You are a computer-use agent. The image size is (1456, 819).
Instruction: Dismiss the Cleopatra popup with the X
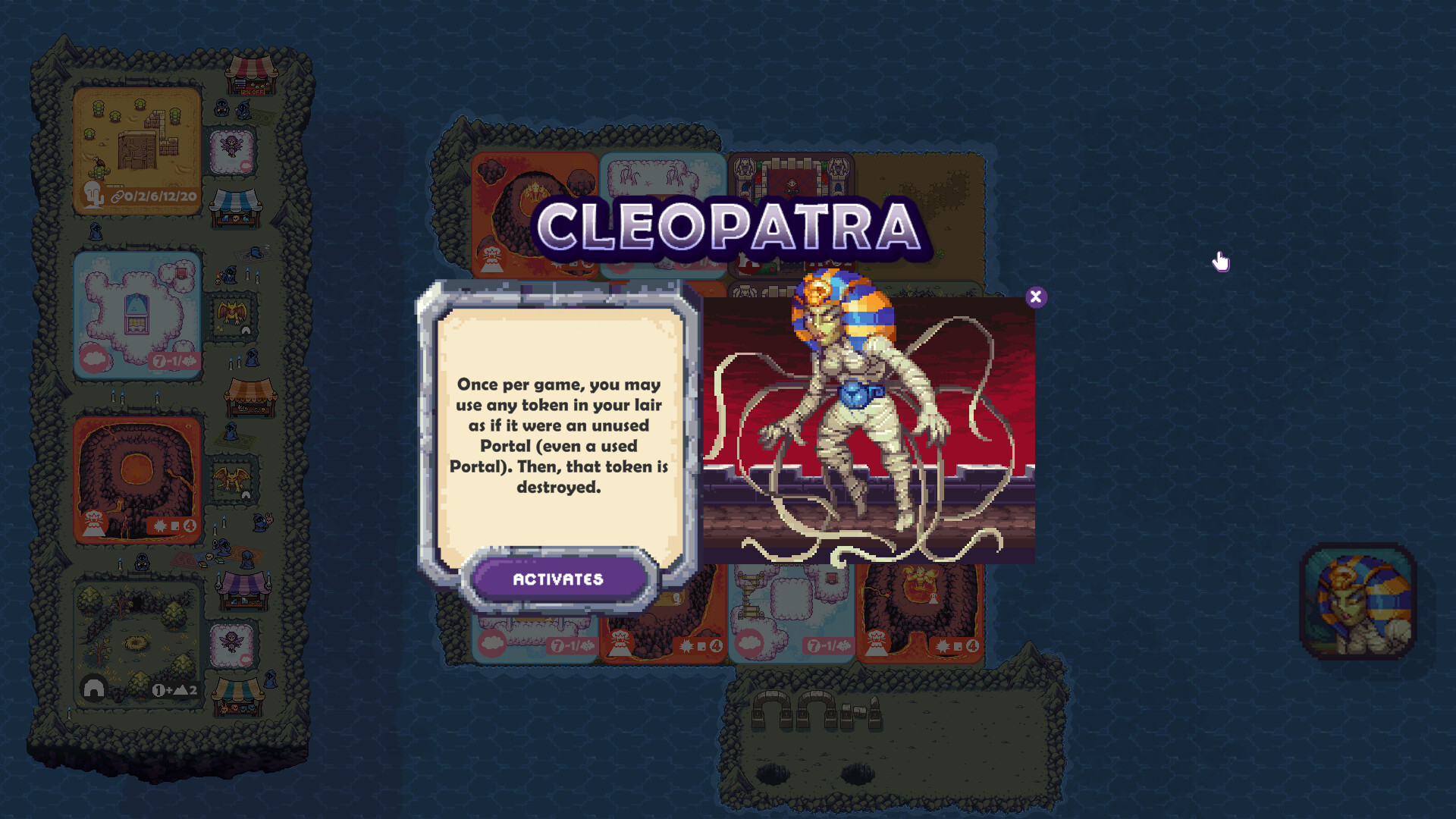pos(1037,297)
